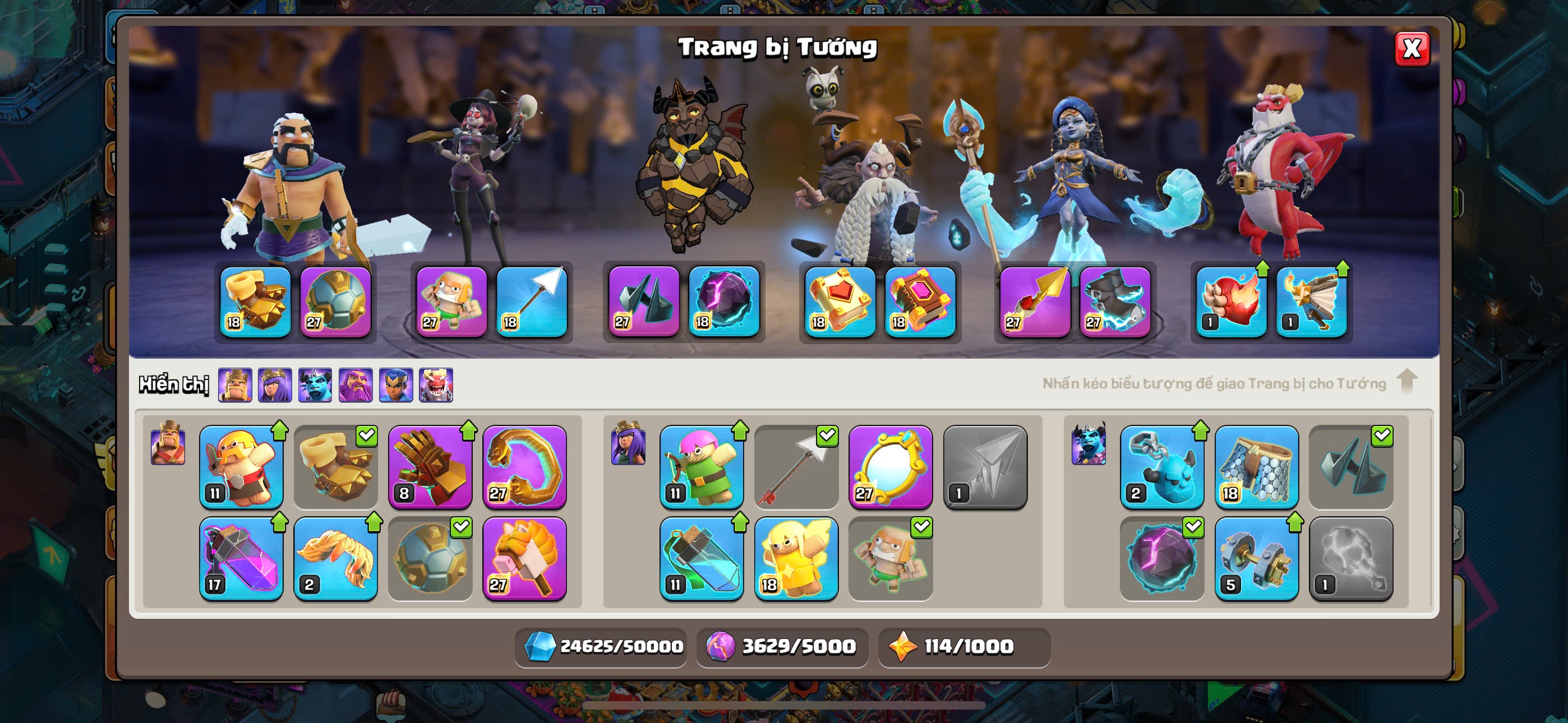Select the Frozen Arrow equipment
Screen dimensions: 1568x723
[x=796, y=467]
